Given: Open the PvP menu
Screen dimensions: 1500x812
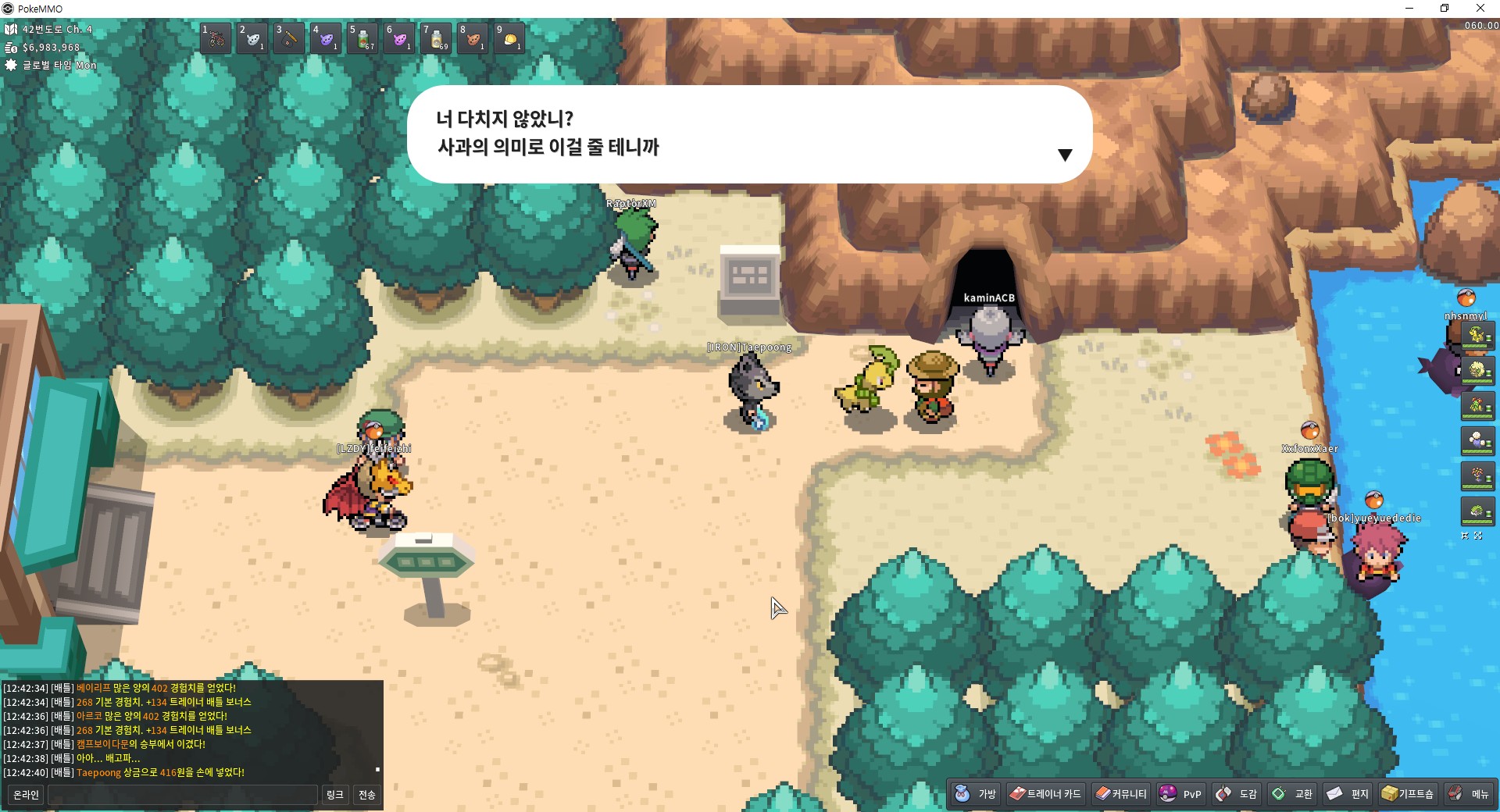Looking at the screenshot, I should 1180,794.
